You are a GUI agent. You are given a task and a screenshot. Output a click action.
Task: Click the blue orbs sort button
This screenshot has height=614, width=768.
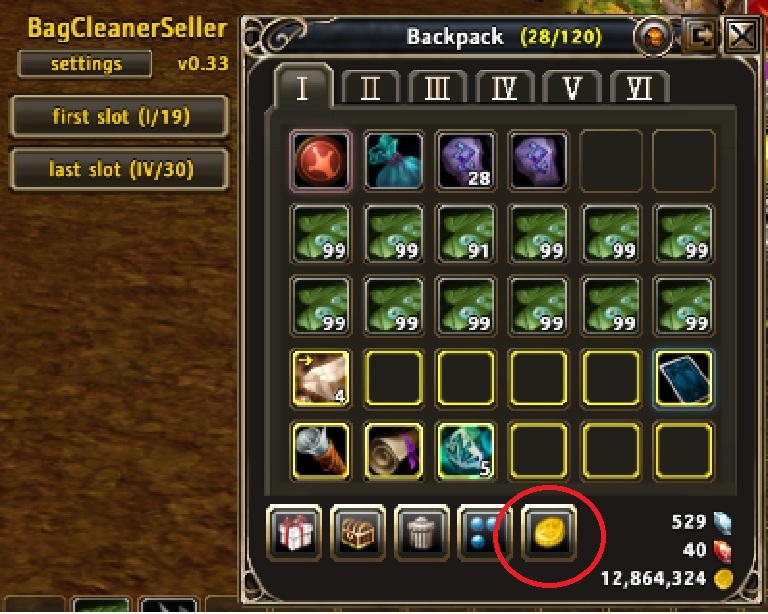(x=485, y=533)
